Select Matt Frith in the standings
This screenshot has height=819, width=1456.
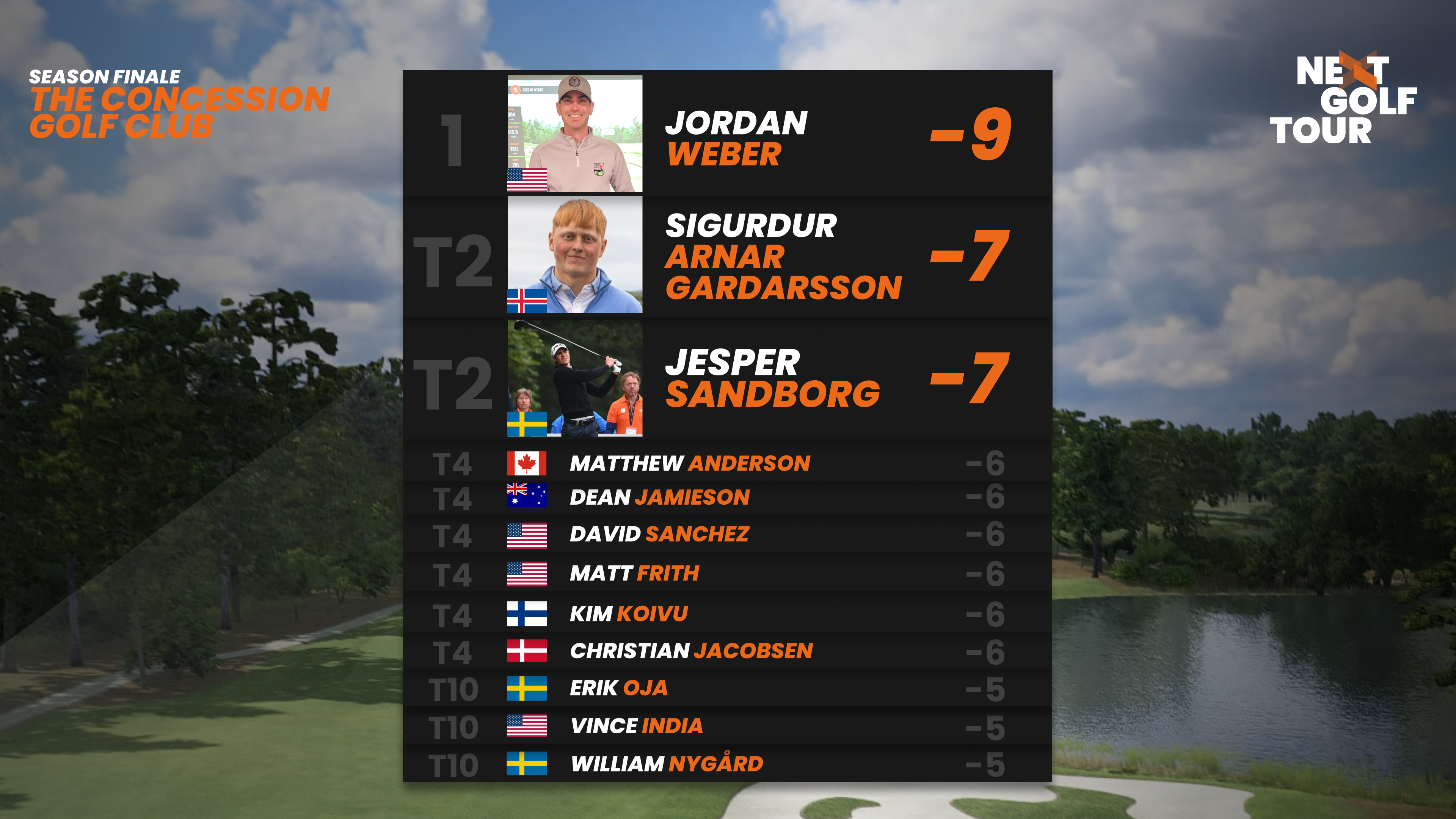(727, 574)
